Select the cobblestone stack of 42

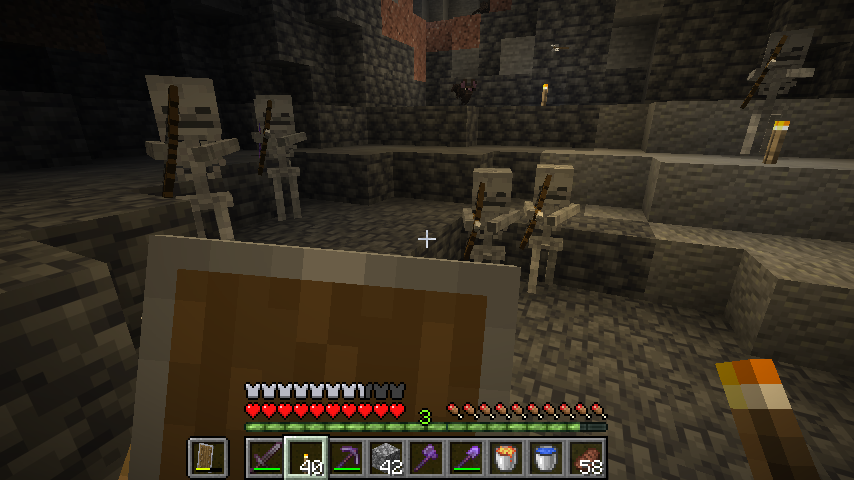[x=385, y=458]
